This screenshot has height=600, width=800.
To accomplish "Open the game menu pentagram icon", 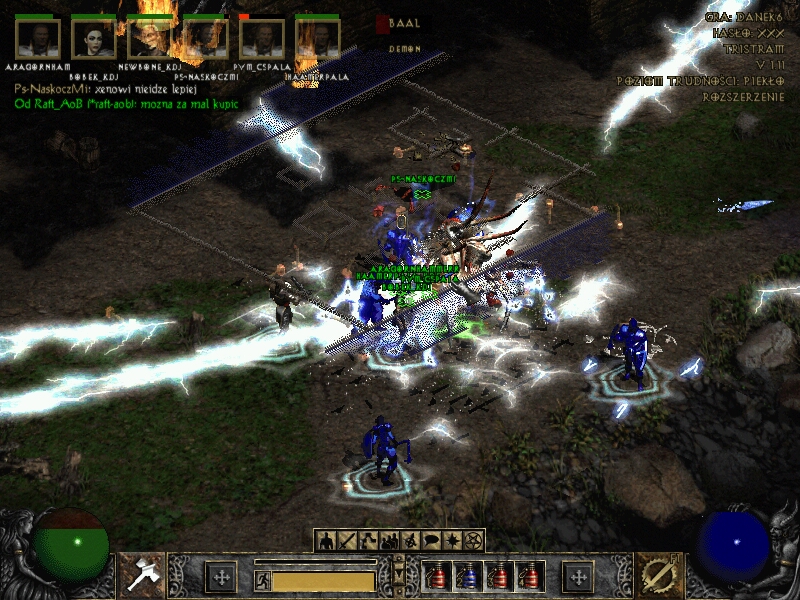I will click(474, 541).
